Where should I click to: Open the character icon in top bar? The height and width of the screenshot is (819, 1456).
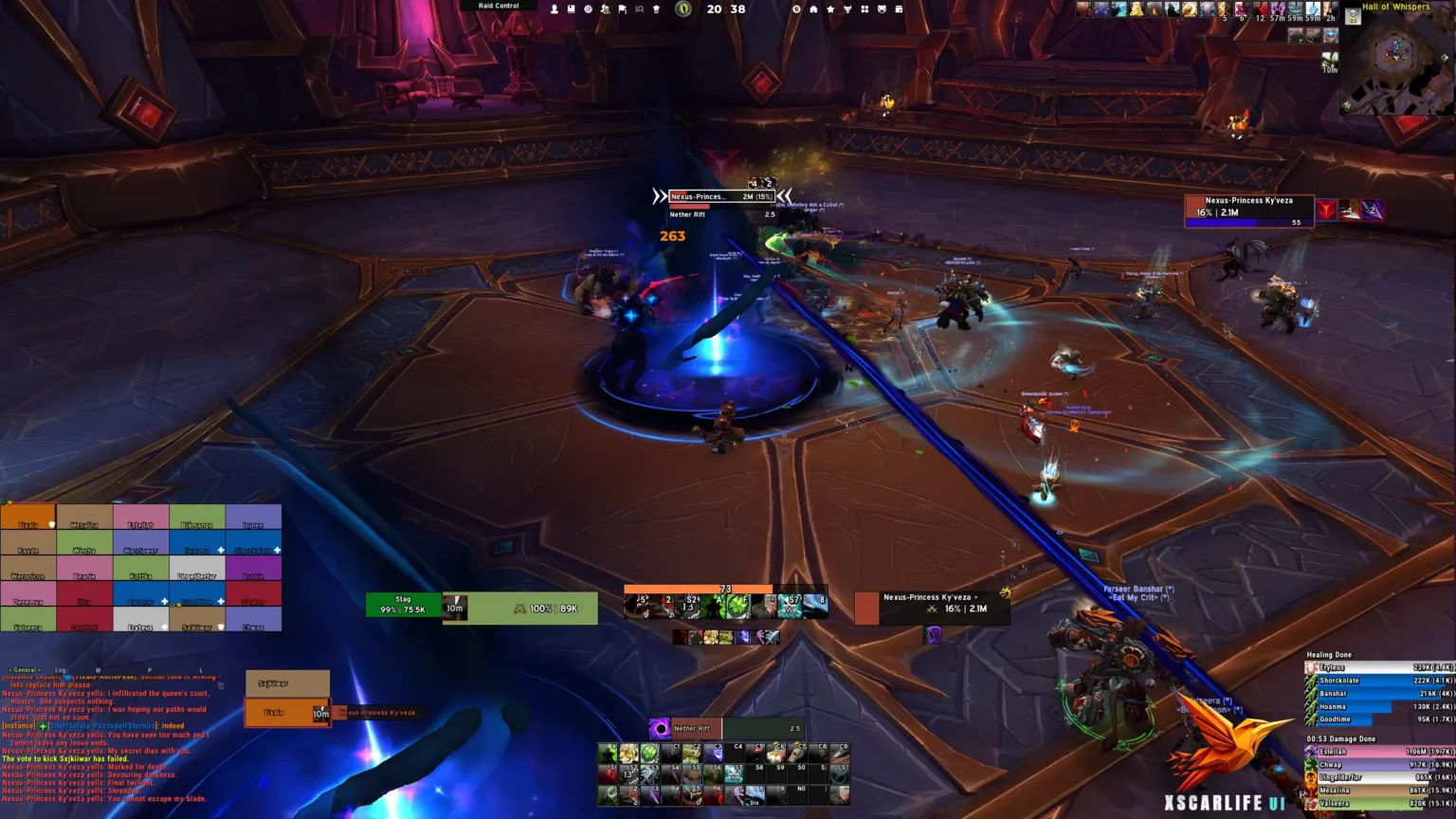[555, 9]
